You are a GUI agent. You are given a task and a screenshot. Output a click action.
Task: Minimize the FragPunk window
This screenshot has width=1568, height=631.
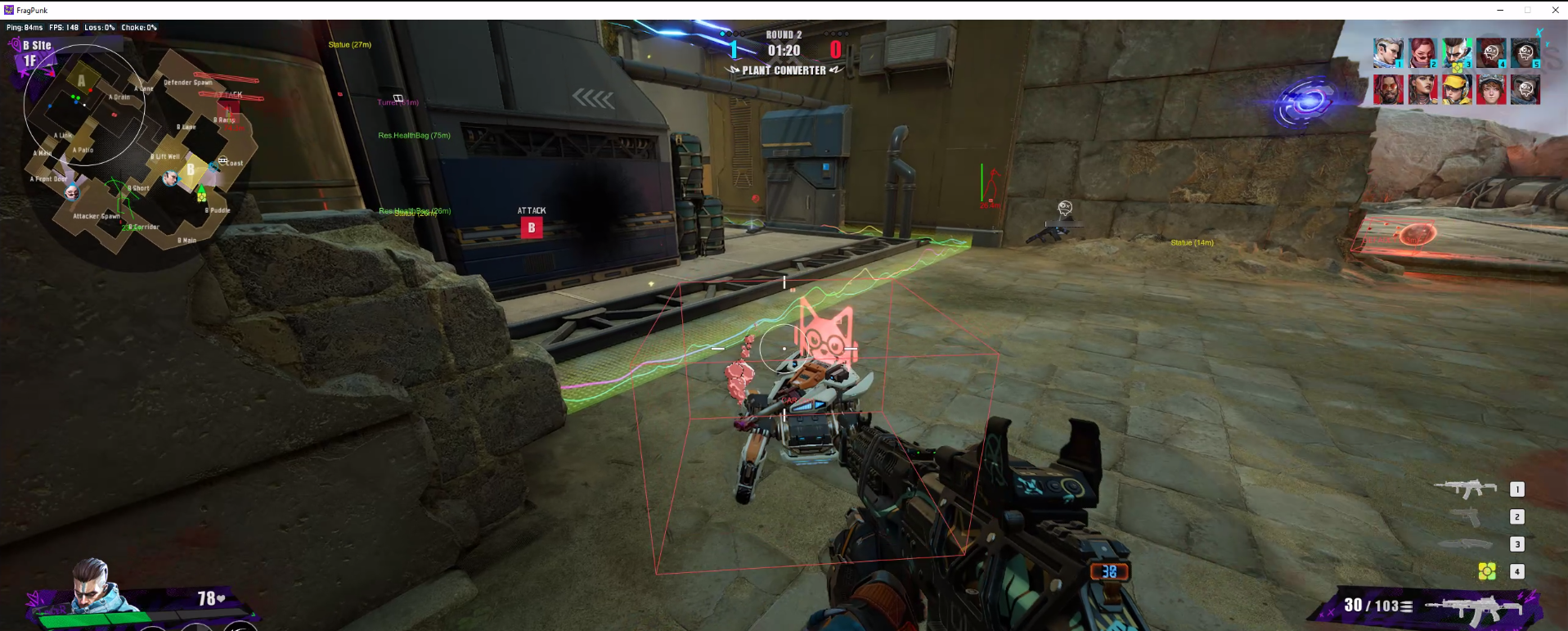pyautogui.click(x=1500, y=10)
